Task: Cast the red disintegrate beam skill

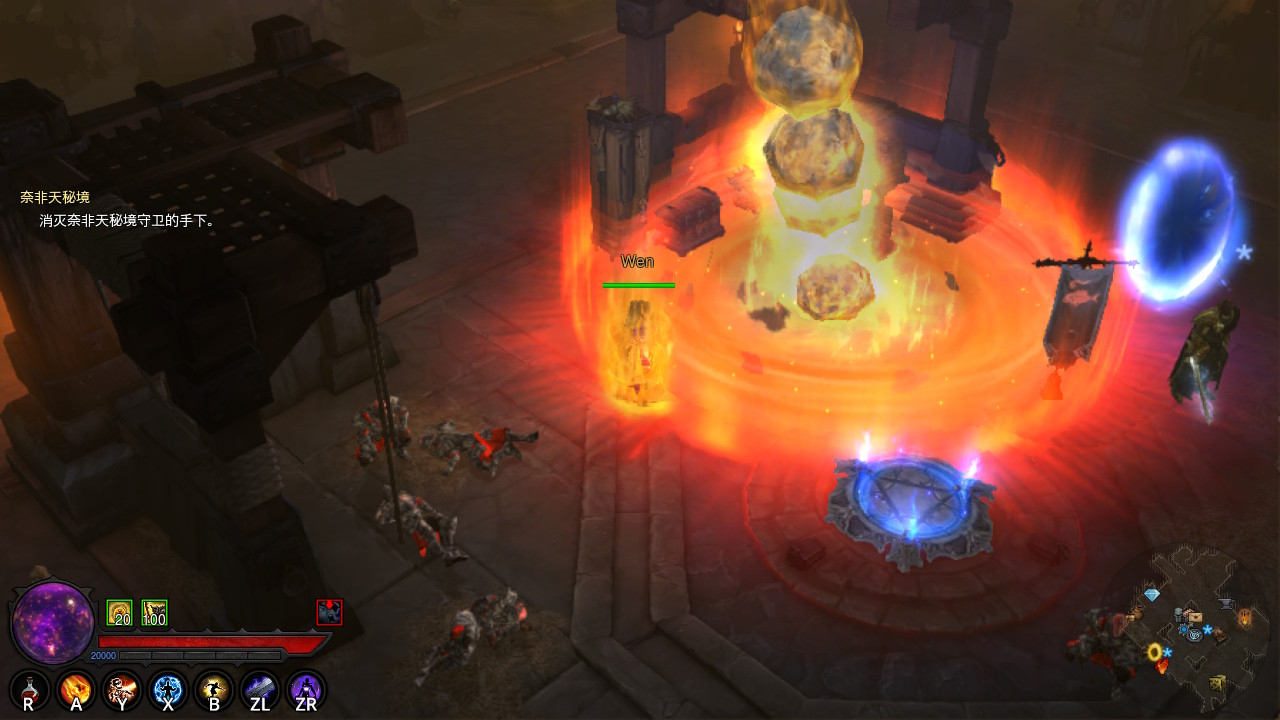Action: [x=122, y=690]
